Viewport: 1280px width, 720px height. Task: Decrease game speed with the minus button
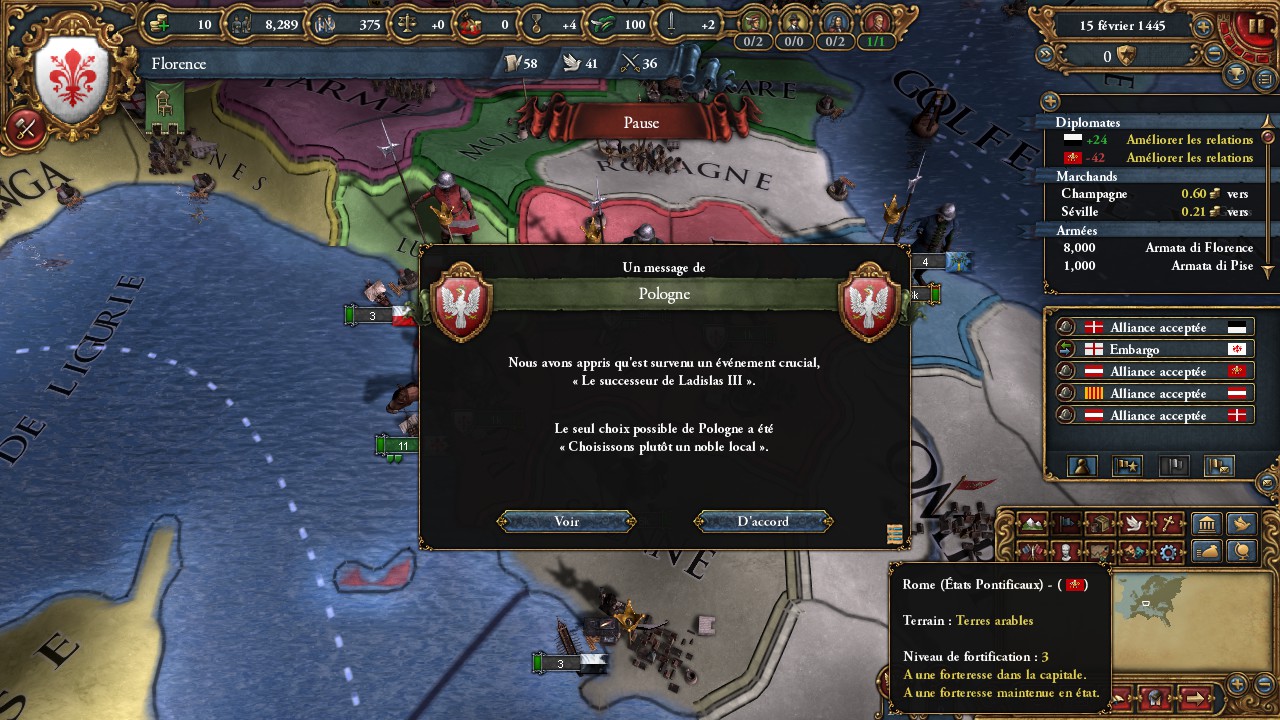coord(1215,56)
